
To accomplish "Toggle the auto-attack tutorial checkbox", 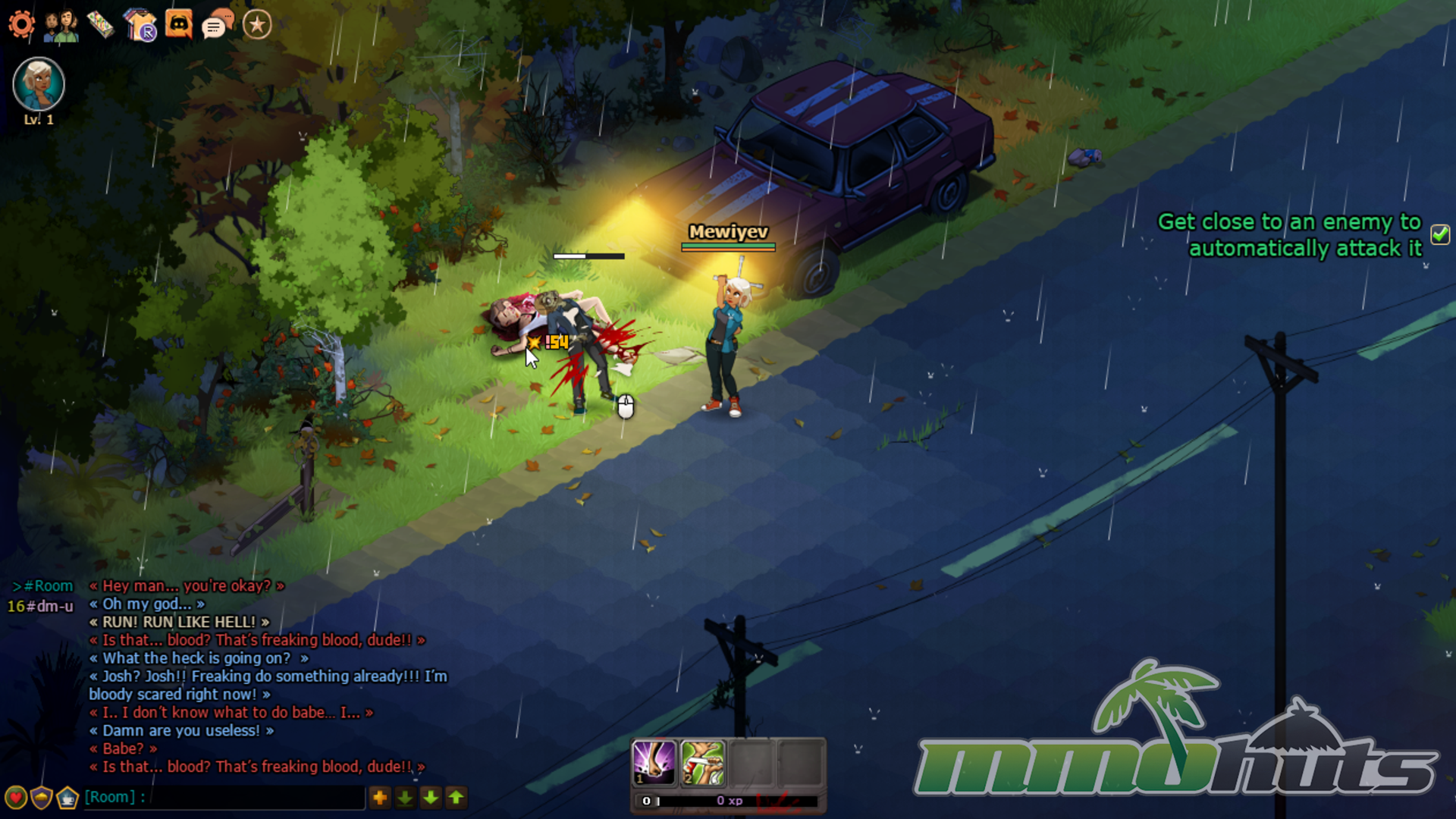I will point(1440,234).
